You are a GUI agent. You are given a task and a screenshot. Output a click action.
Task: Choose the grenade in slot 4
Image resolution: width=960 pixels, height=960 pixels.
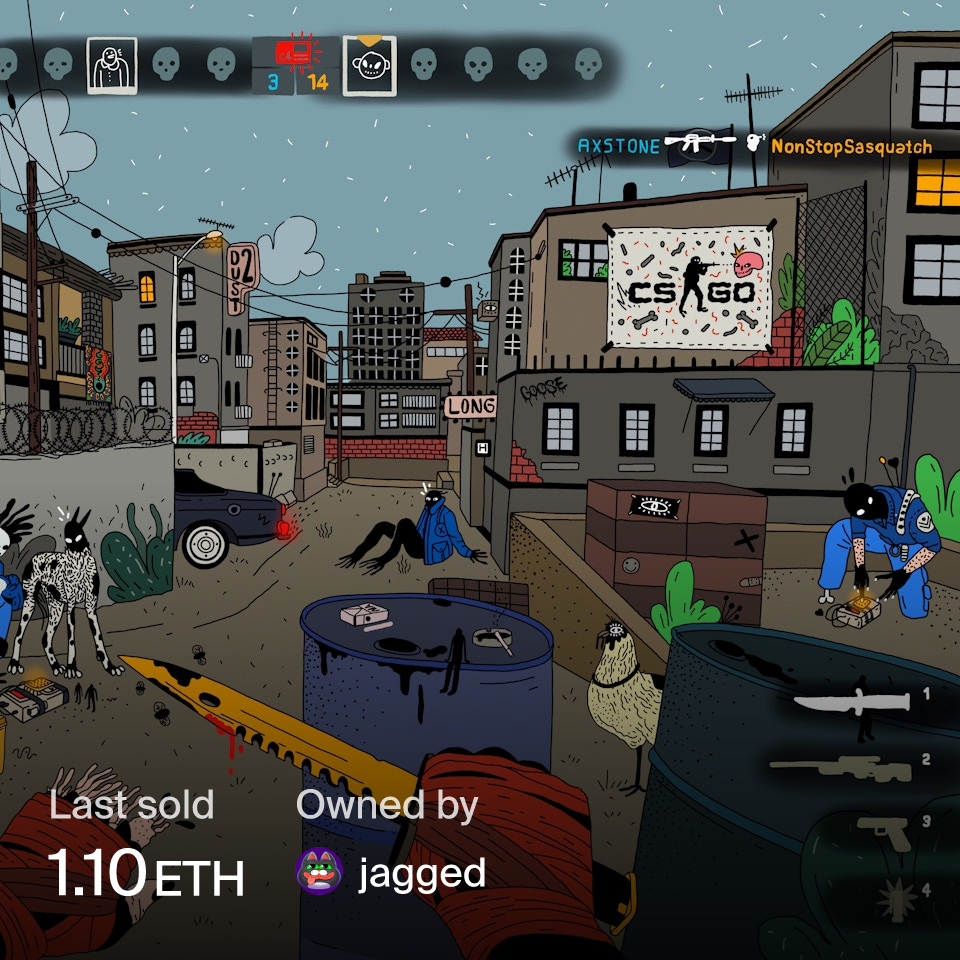point(896,896)
